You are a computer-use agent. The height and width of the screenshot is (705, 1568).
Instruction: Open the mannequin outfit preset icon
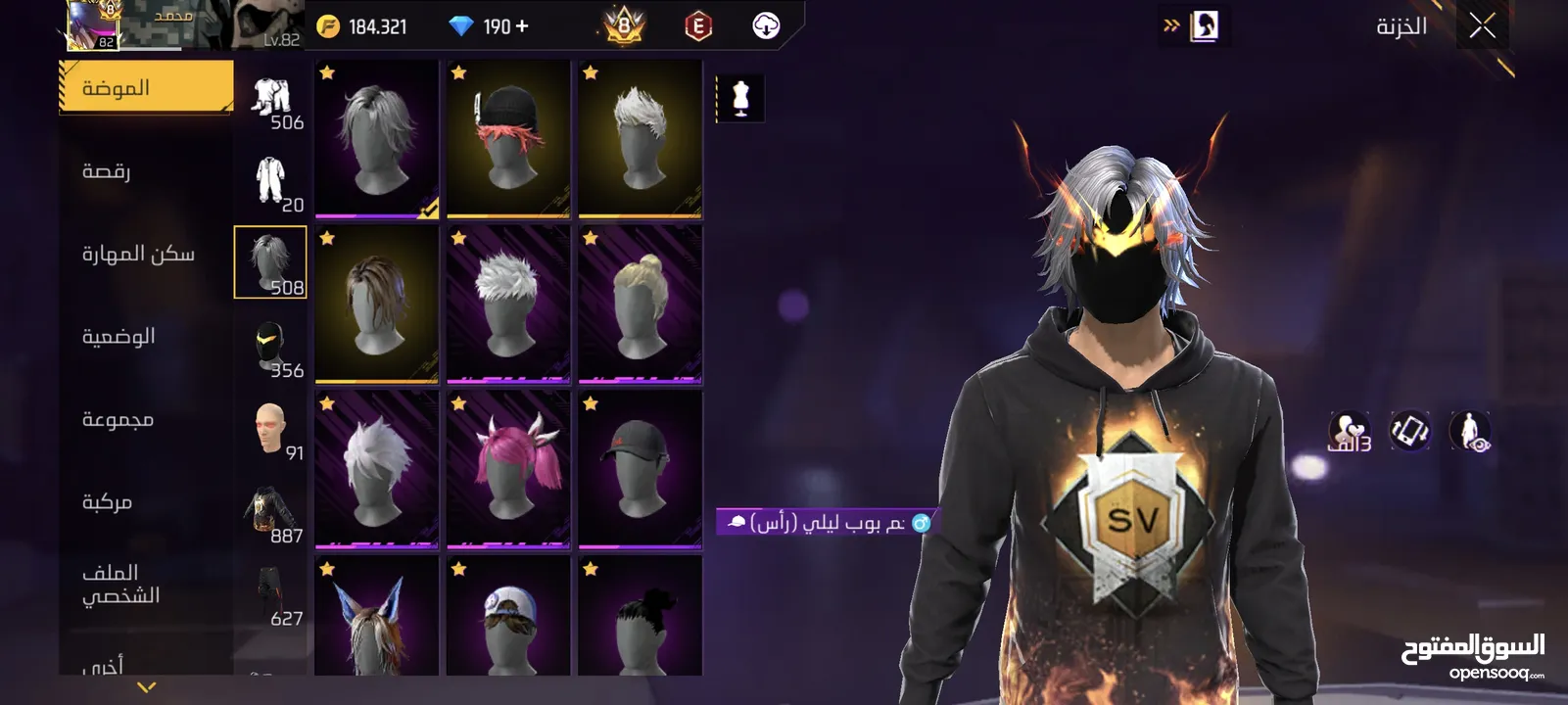(740, 99)
